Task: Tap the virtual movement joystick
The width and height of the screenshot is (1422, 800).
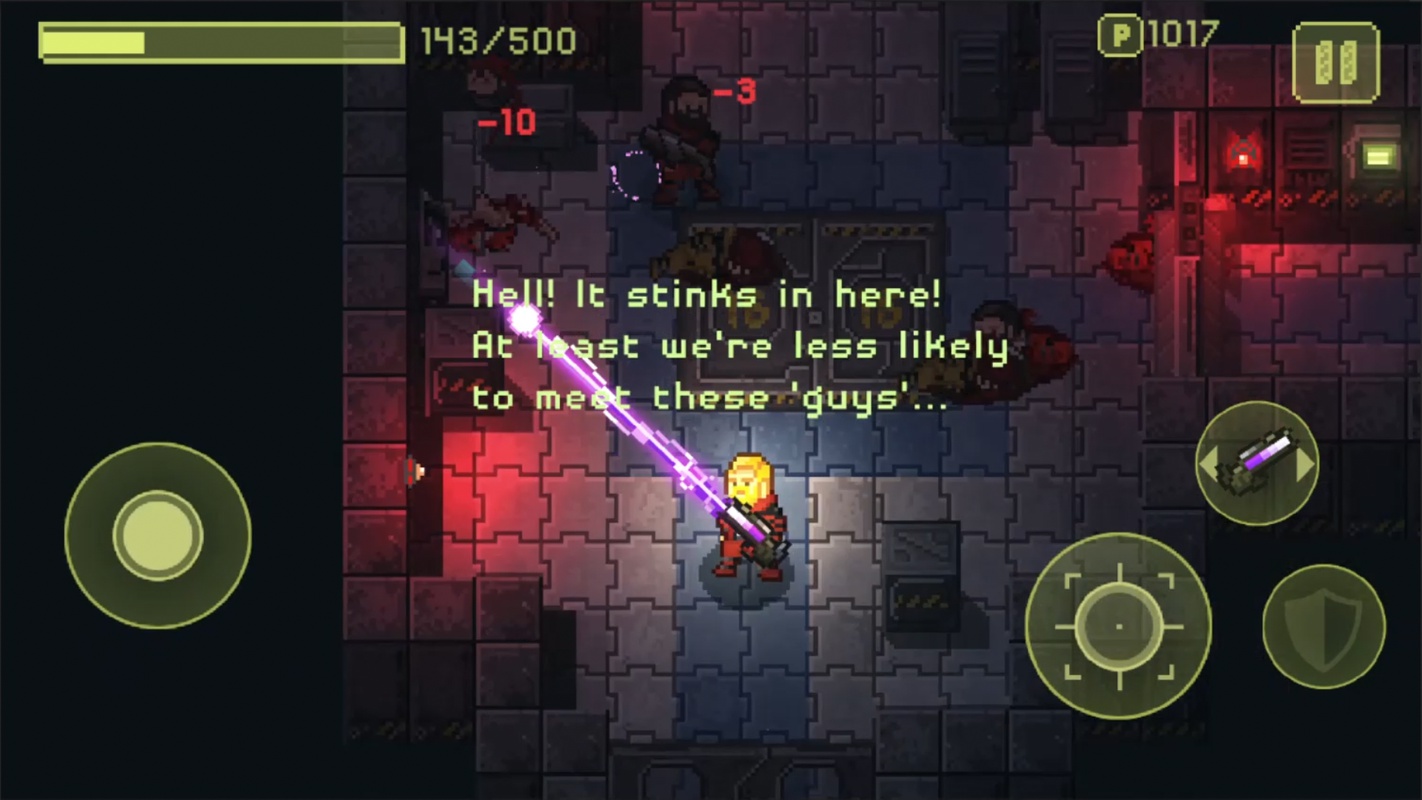Action: coord(158,535)
